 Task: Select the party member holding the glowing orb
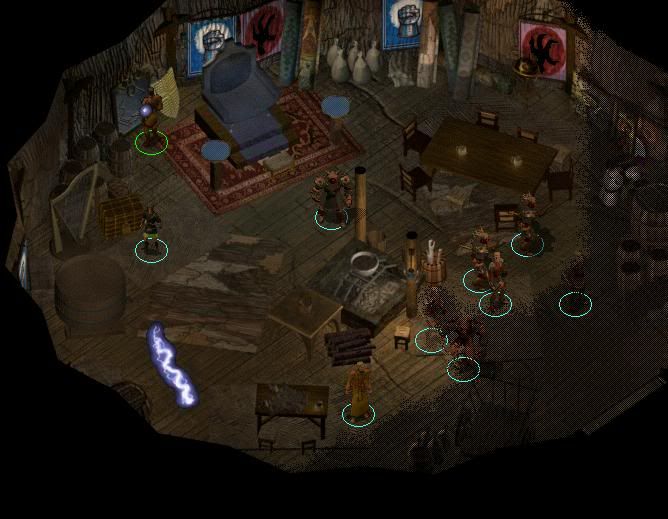(x=150, y=120)
